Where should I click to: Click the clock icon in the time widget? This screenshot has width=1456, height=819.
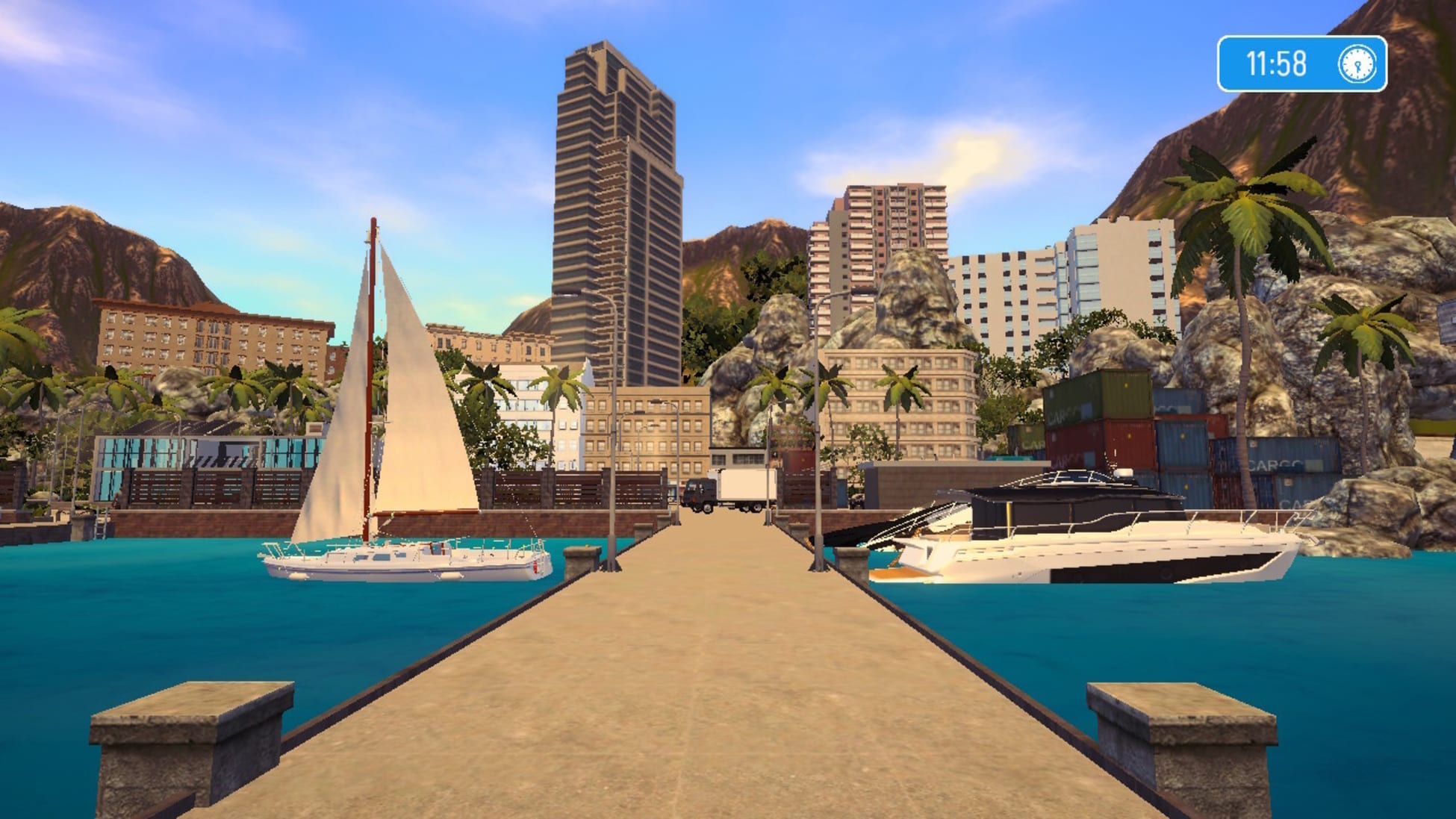click(1357, 63)
